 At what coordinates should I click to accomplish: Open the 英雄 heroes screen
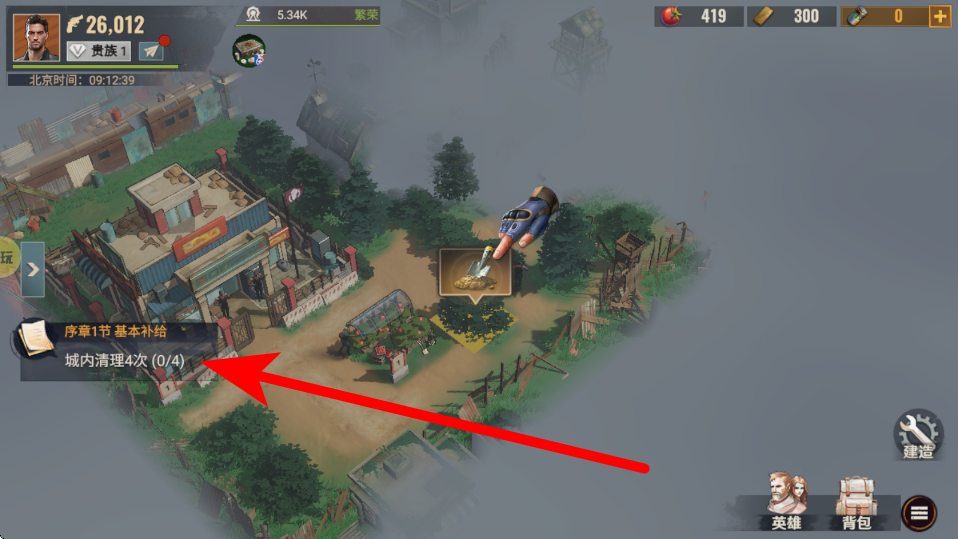pos(787,500)
